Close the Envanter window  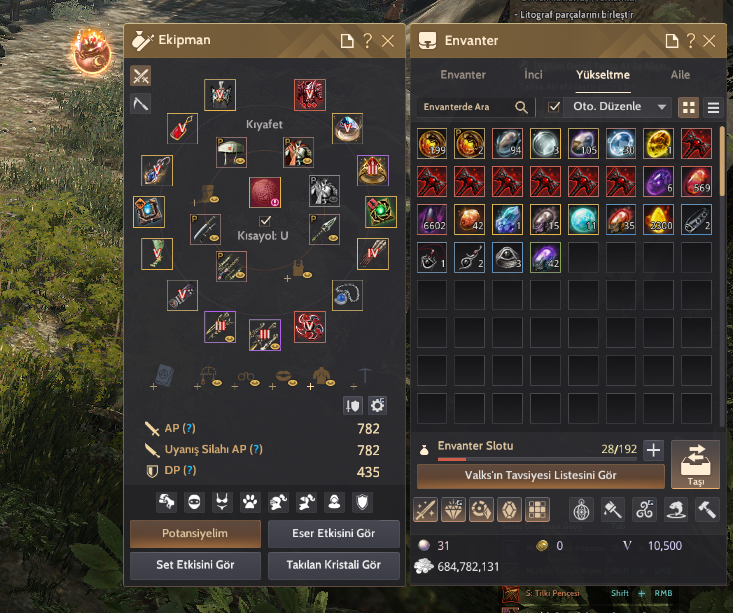click(709, 41)
